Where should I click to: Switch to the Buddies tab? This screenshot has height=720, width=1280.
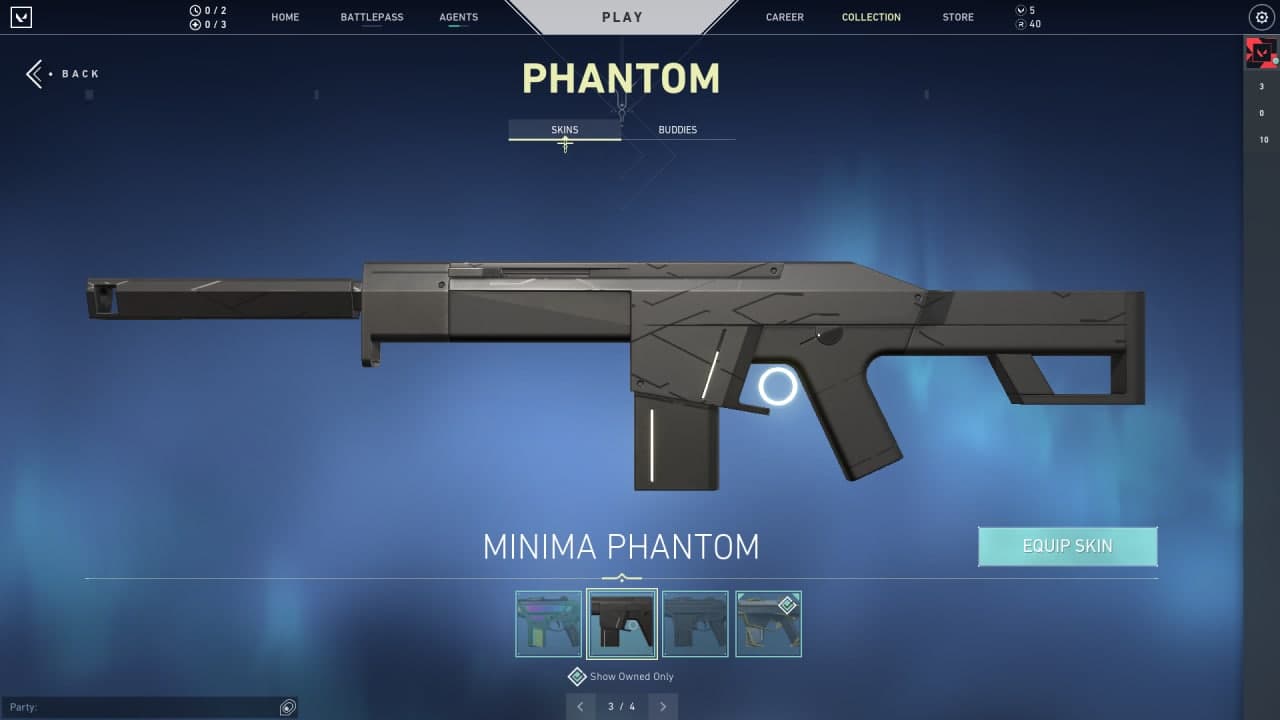[677, 130]
